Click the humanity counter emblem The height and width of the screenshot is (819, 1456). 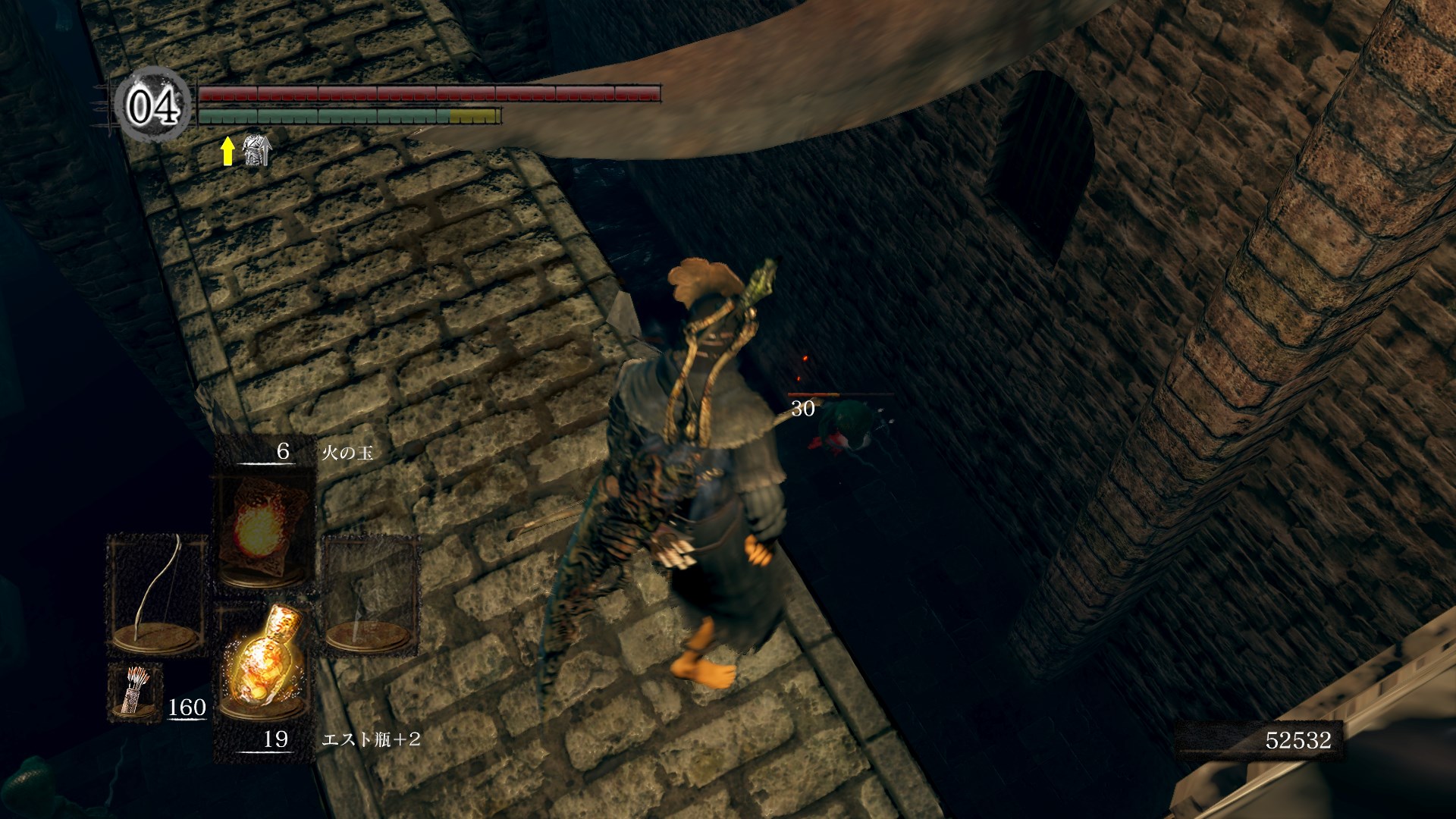152,105
